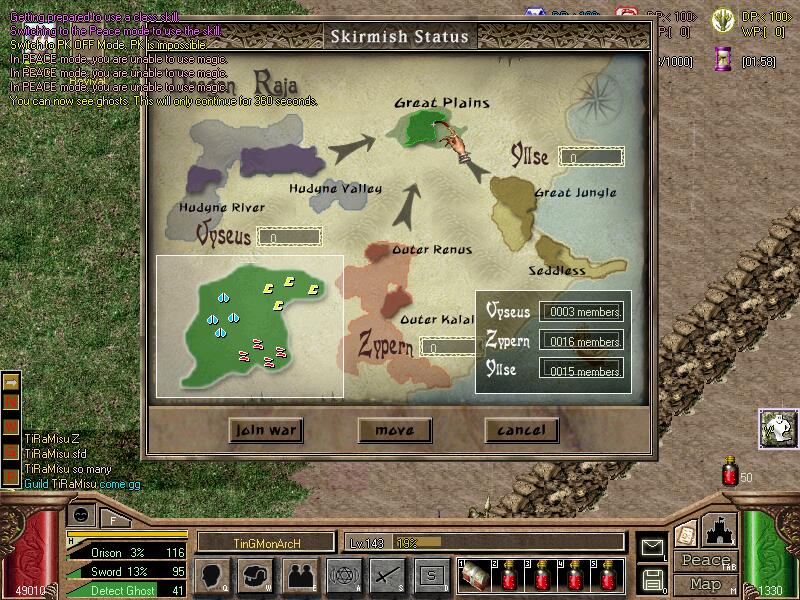800x600 pixels.
Task: Select the red N chat channel button
Action: coord(11,400)
